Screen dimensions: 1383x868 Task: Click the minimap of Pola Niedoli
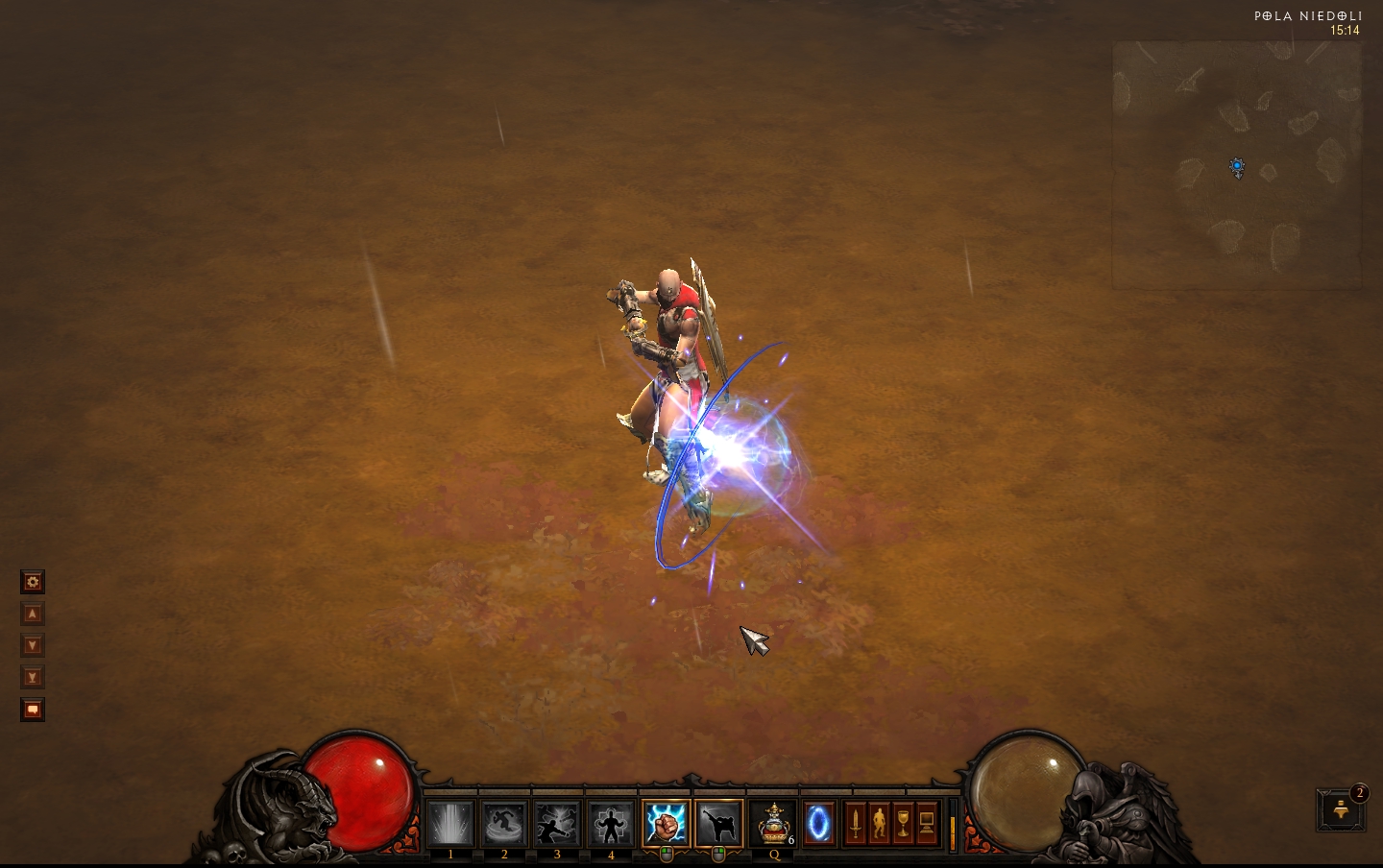1237,165
